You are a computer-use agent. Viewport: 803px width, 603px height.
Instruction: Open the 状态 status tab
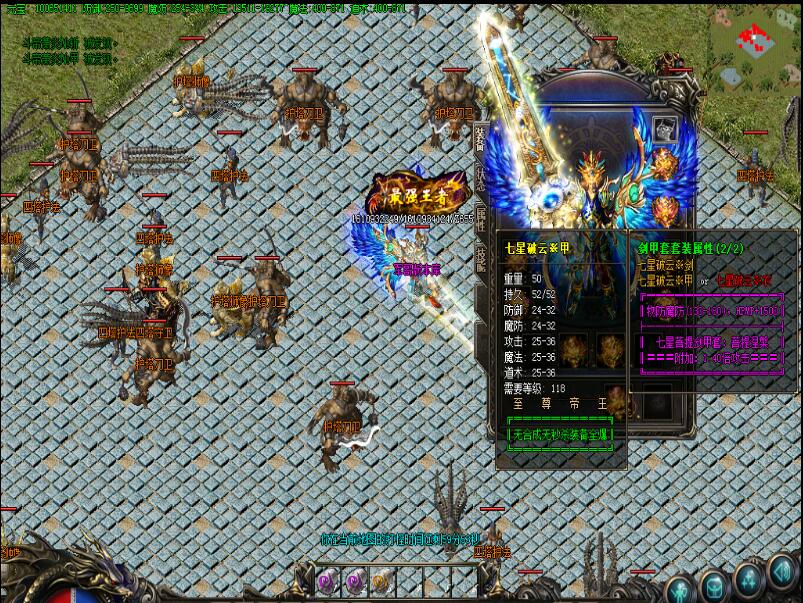pos(480,178)
